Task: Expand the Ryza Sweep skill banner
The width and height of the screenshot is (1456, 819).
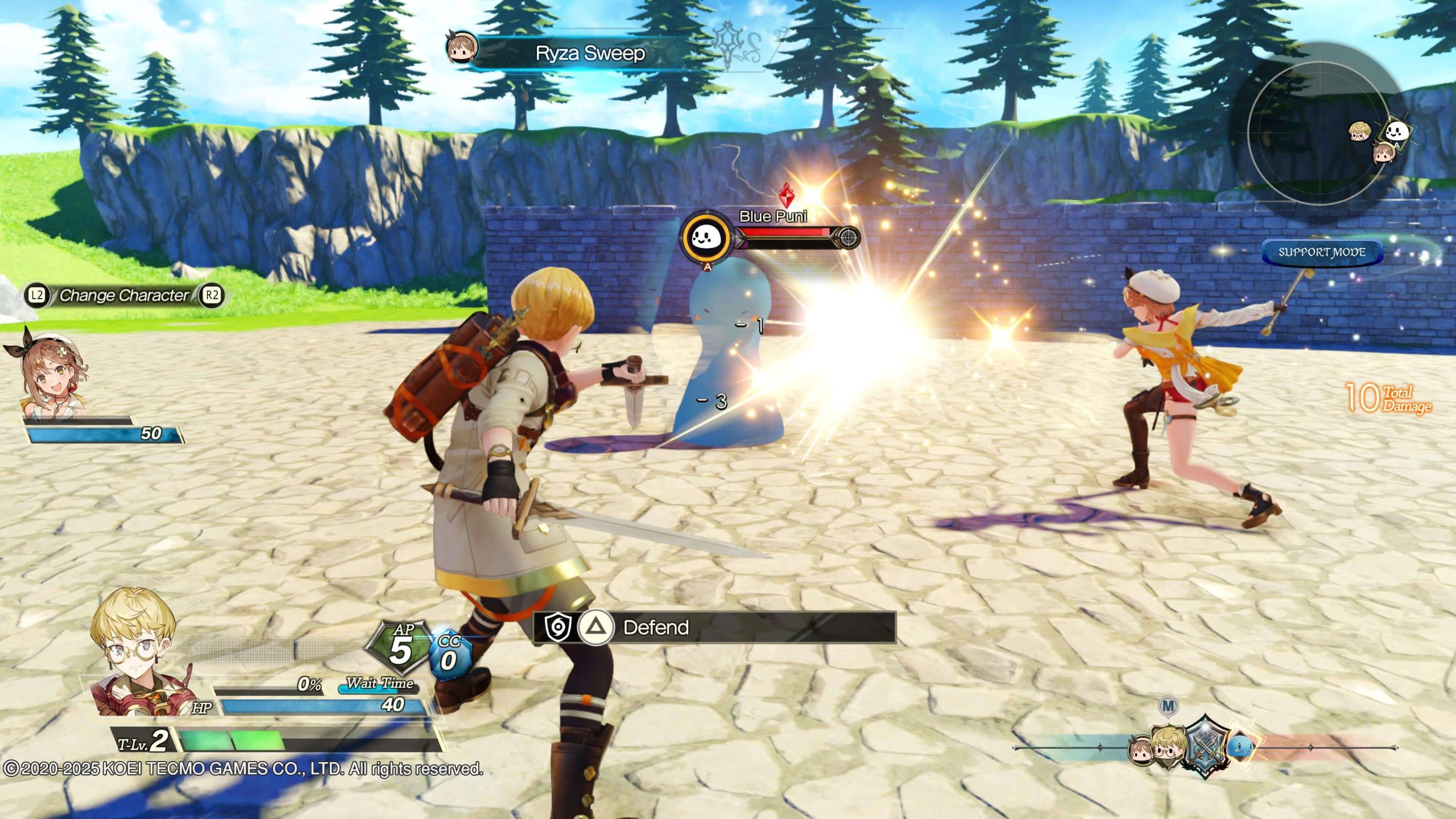Action: pos(591,54)
